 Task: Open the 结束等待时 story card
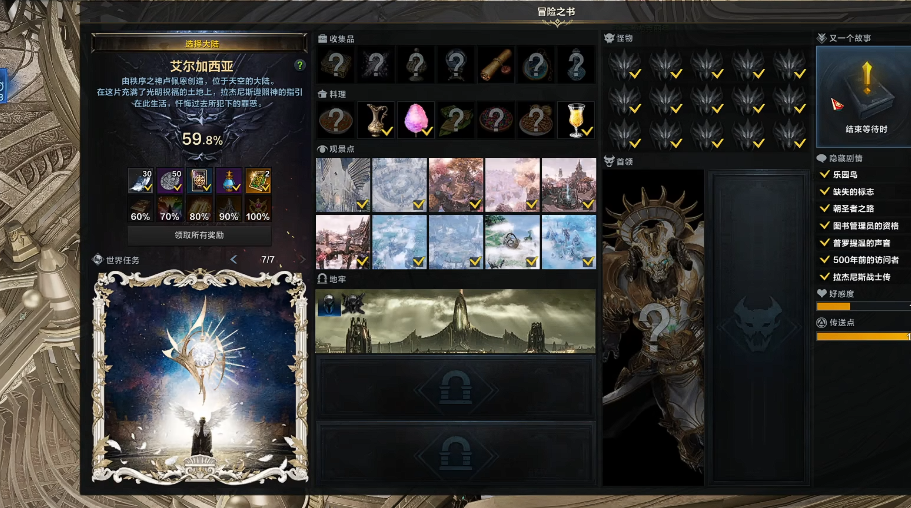tap(864, 97)
